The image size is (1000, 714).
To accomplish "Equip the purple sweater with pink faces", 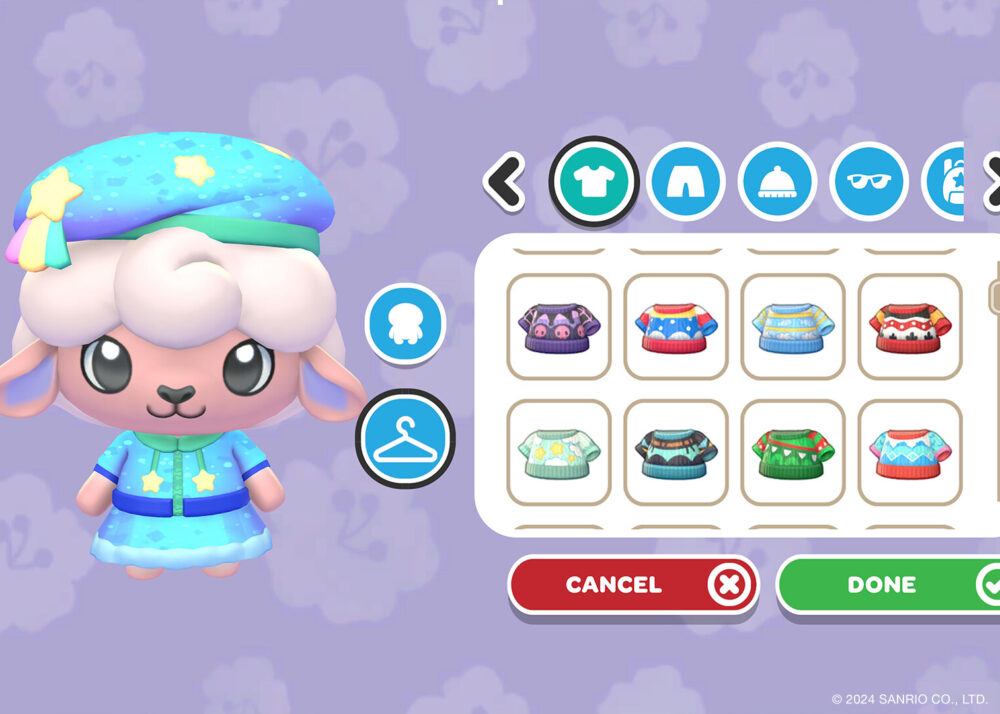I will pyautogui.click(x=559, y=326).
